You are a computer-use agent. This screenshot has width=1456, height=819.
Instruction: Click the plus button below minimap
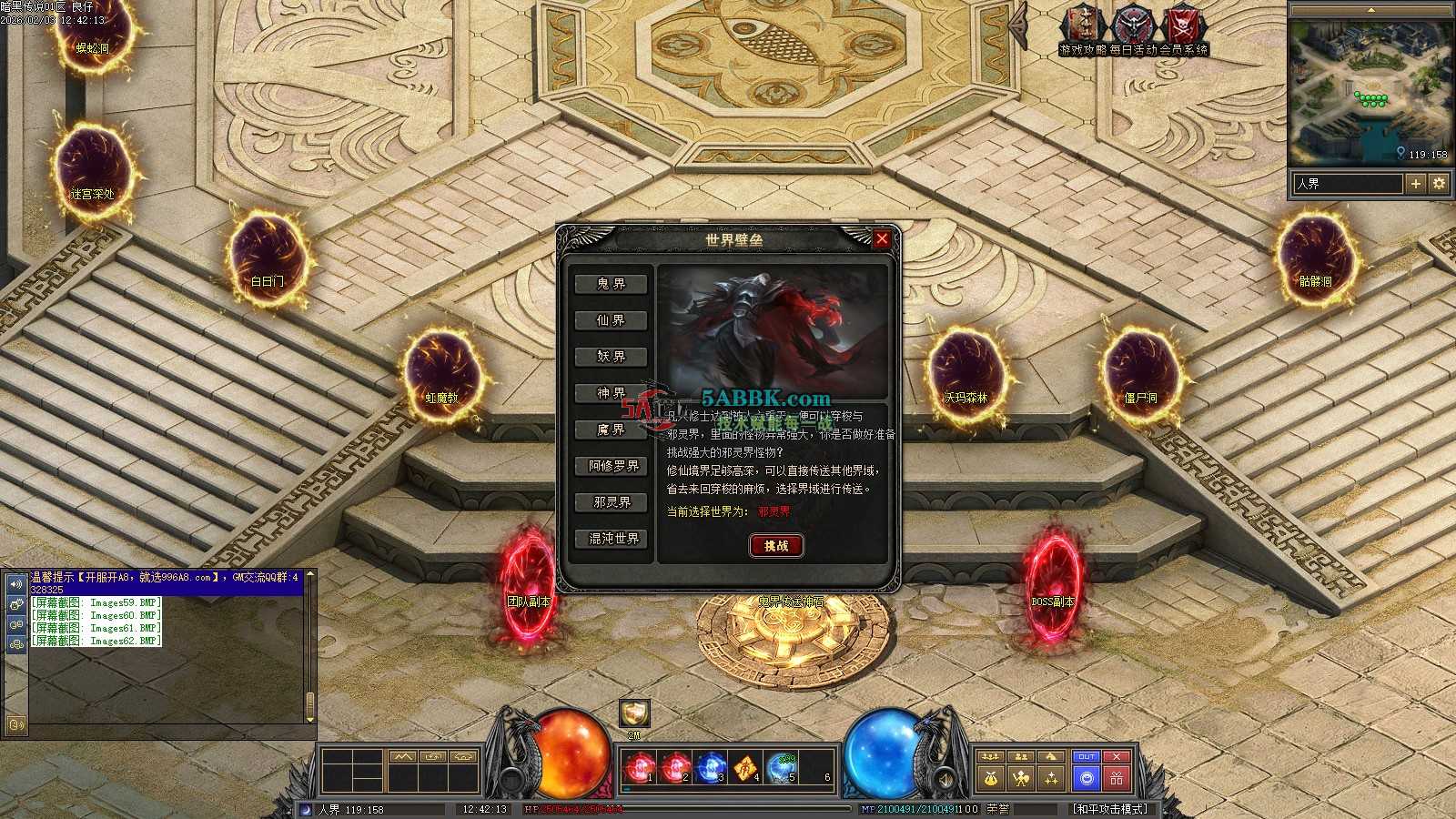pos(1416,184)
